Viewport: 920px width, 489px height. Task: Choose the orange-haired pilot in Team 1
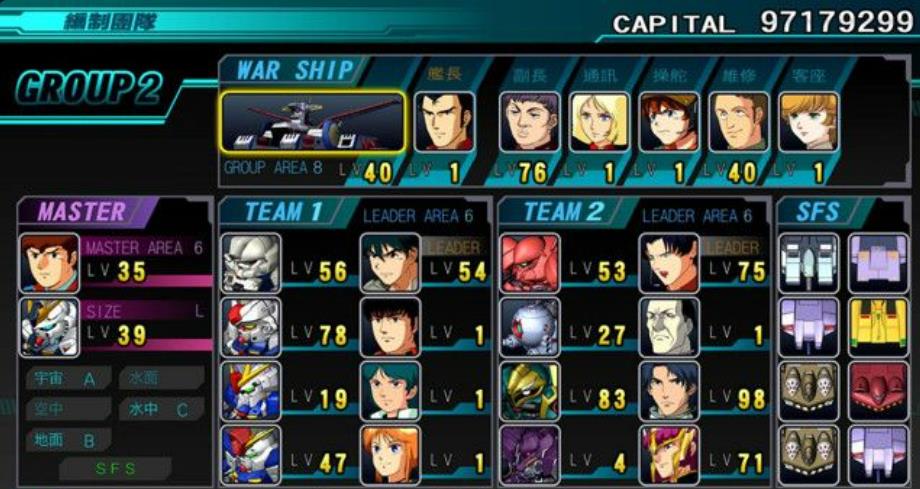pyautogui.click(x=390, y=455)
